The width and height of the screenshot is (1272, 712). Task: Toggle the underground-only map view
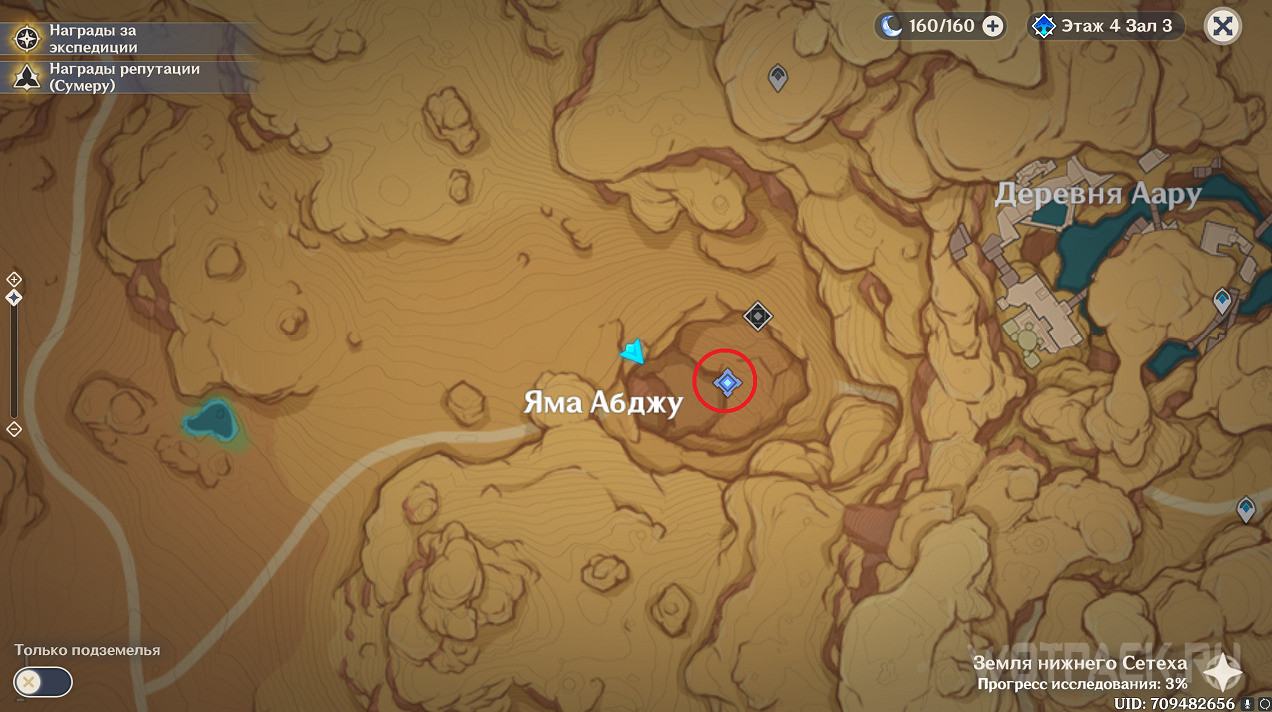pyautogui.click(x=42, y=682)
